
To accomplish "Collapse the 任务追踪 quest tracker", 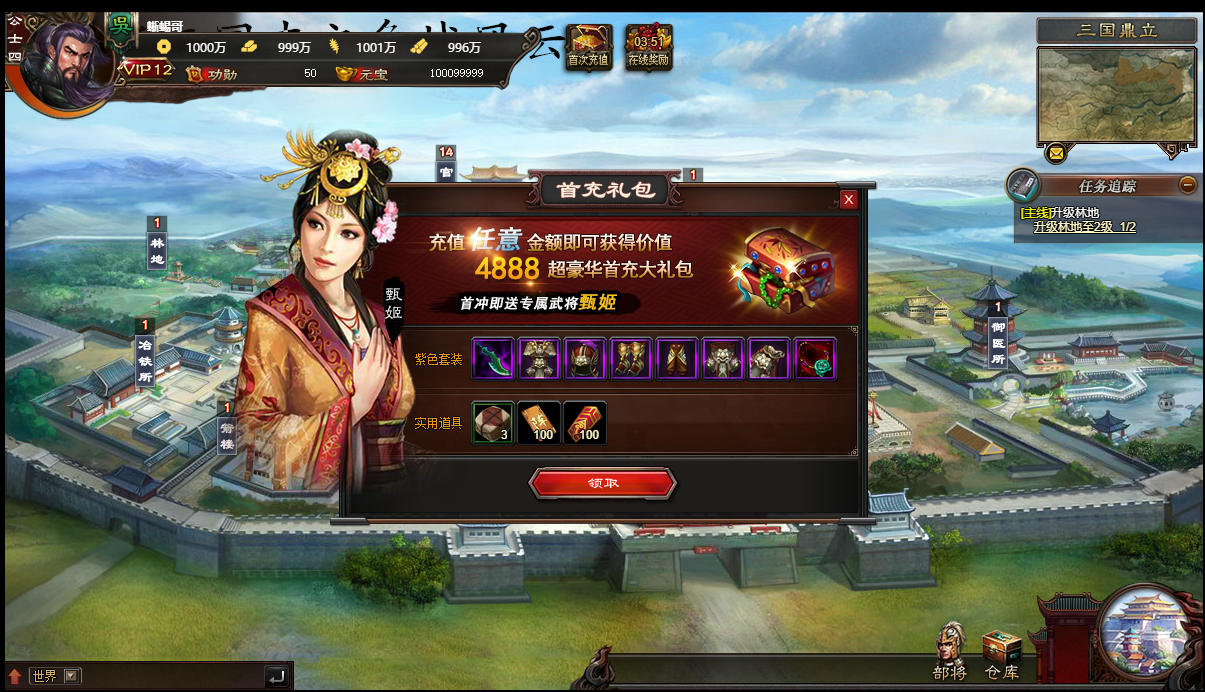I will [1187, 184].
